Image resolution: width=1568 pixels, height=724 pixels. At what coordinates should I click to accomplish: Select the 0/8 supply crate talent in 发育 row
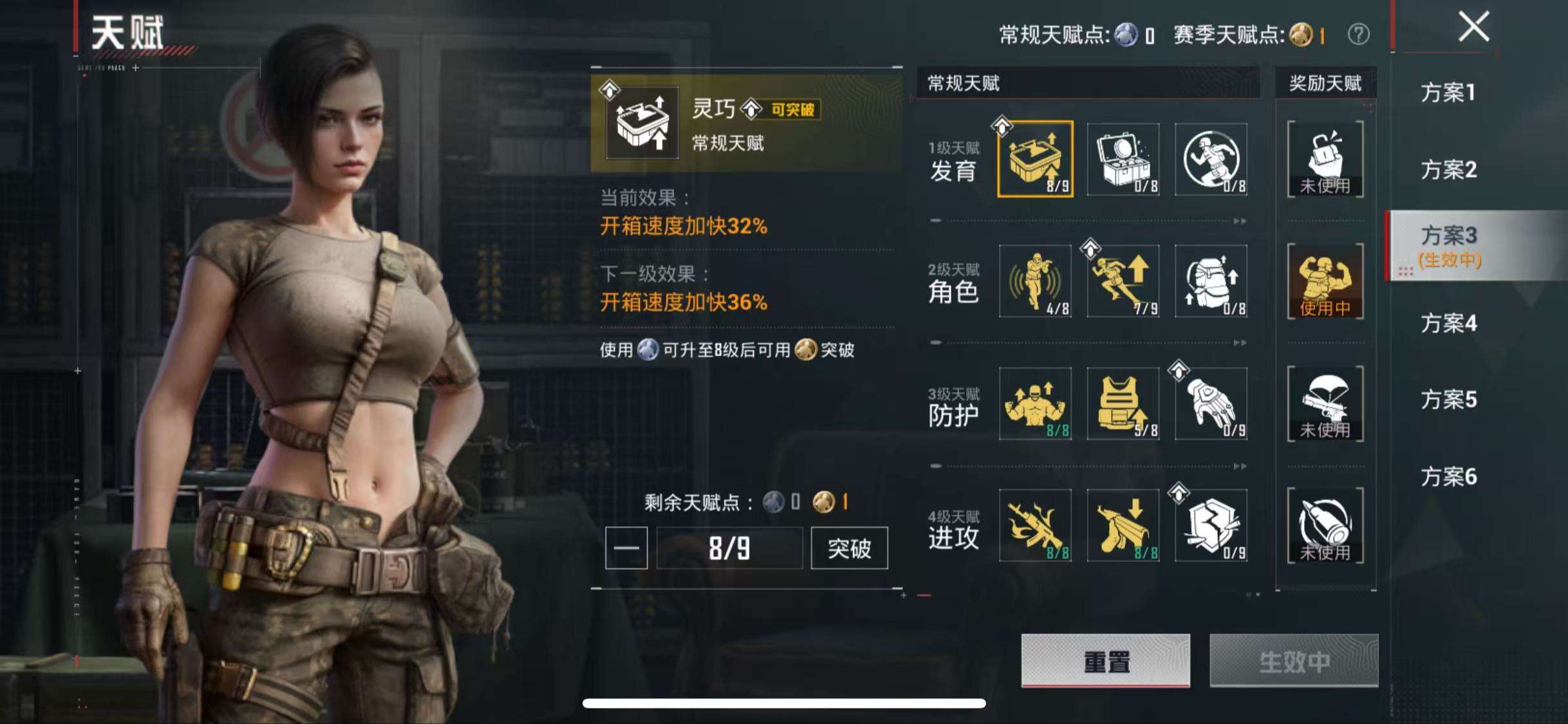point(1123,160)
